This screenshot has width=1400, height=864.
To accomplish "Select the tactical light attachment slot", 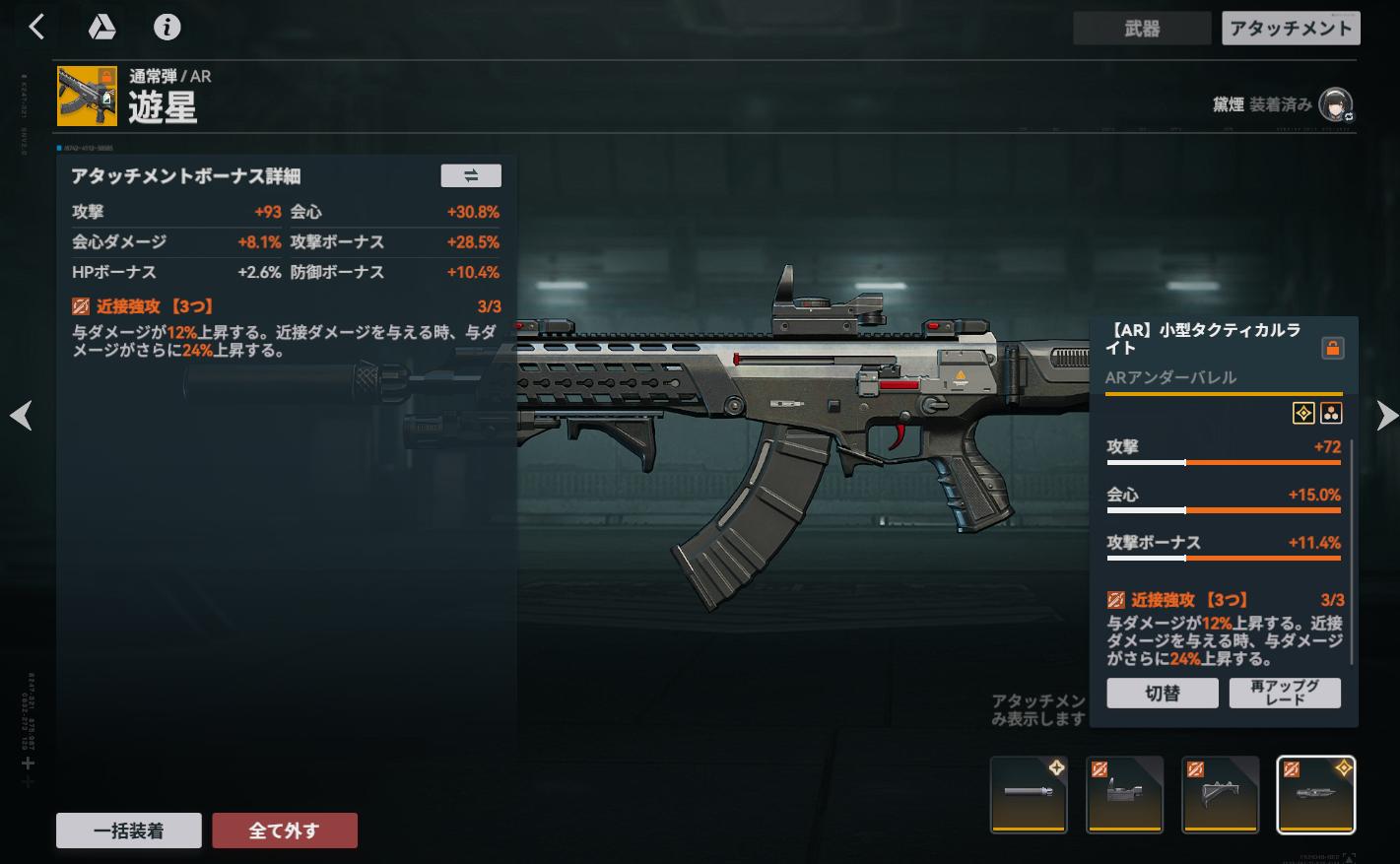I will [x=1315, y=794].
